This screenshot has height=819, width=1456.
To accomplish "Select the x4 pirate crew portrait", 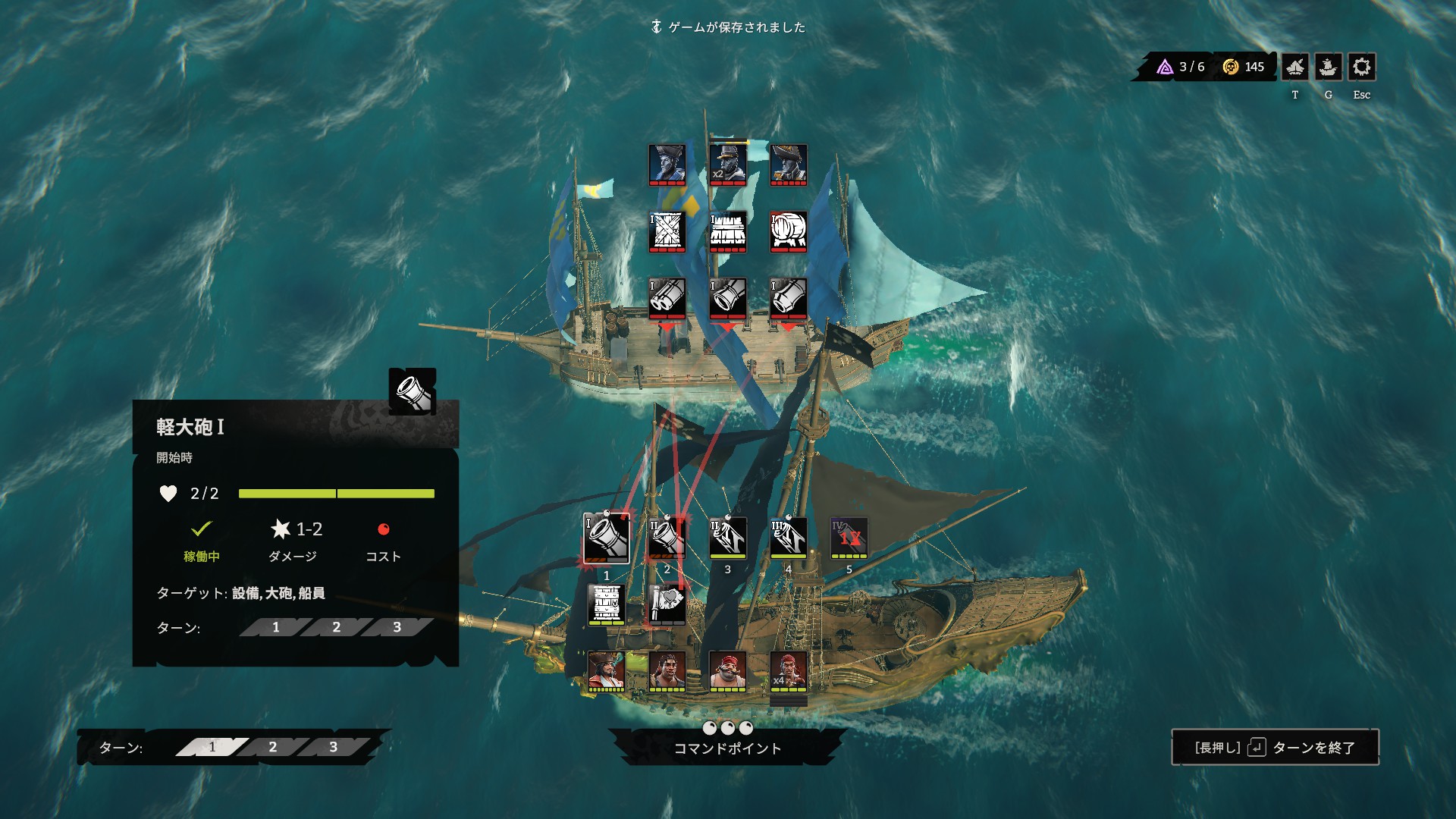I will 788,670.
